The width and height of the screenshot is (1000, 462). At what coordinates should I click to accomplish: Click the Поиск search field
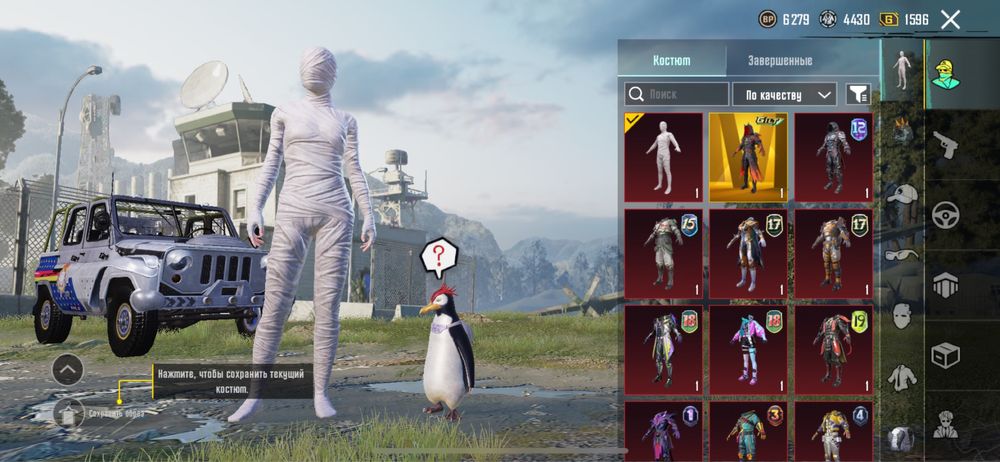tap(677, 95)
